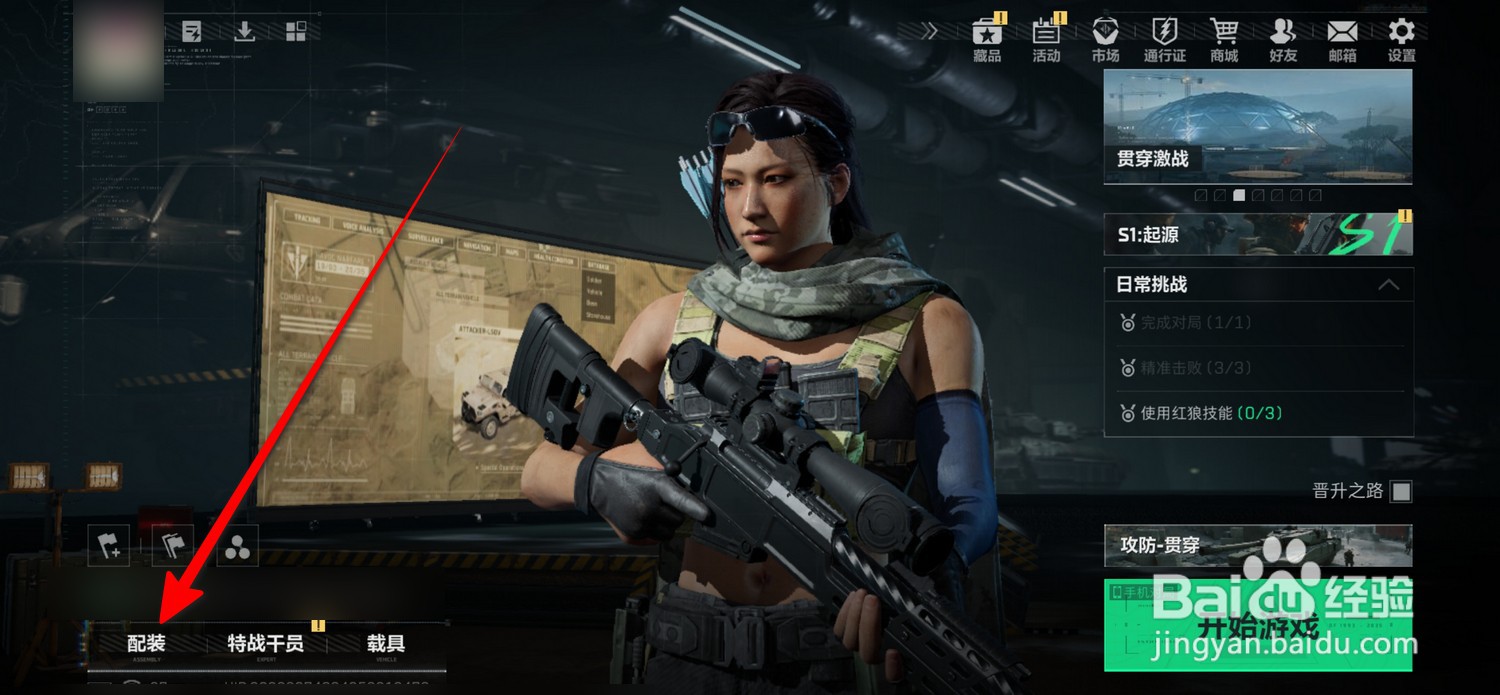Go to the 市场 market

(1105, 39)
